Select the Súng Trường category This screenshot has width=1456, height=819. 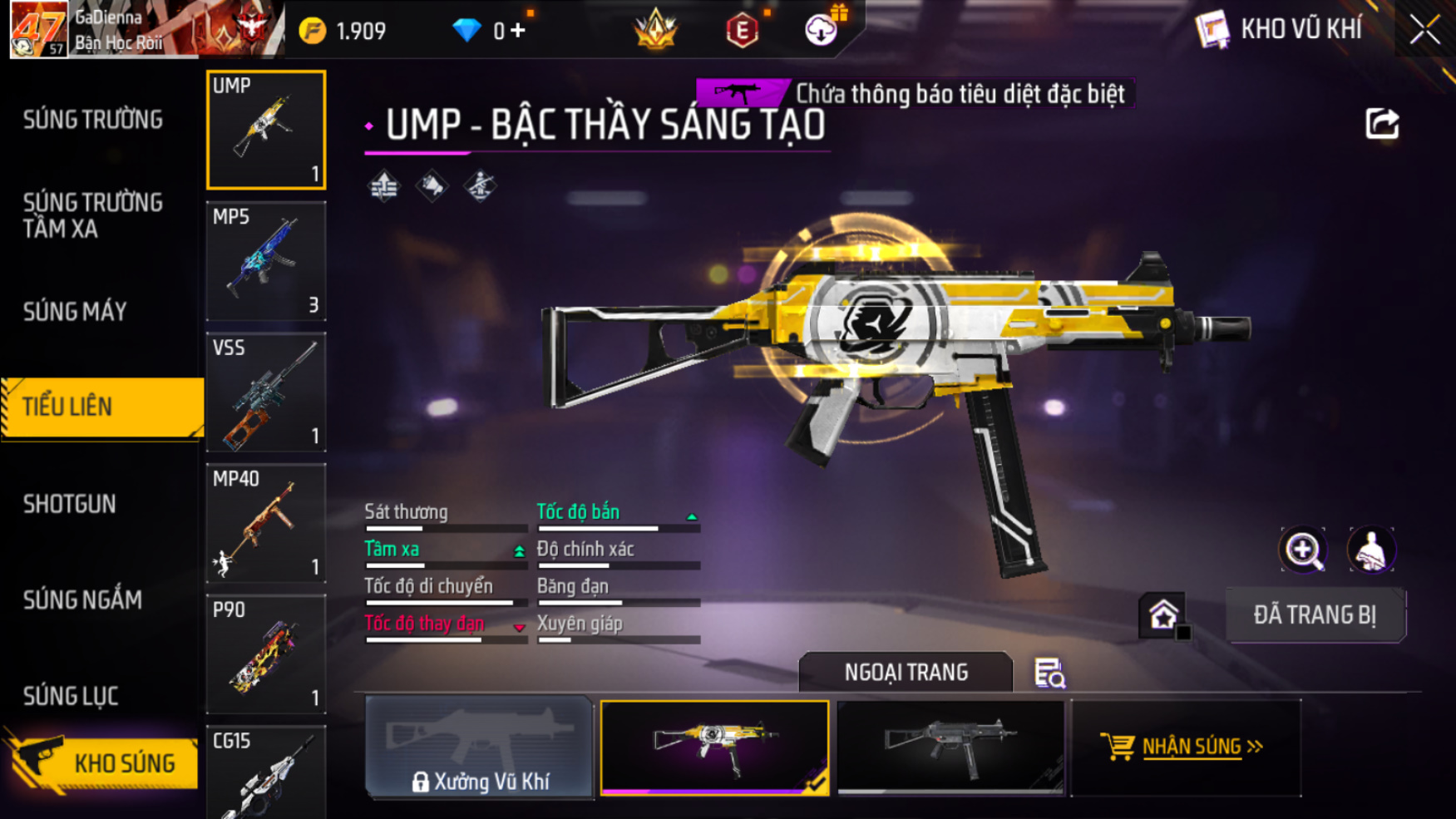click(x=93, y=120)
